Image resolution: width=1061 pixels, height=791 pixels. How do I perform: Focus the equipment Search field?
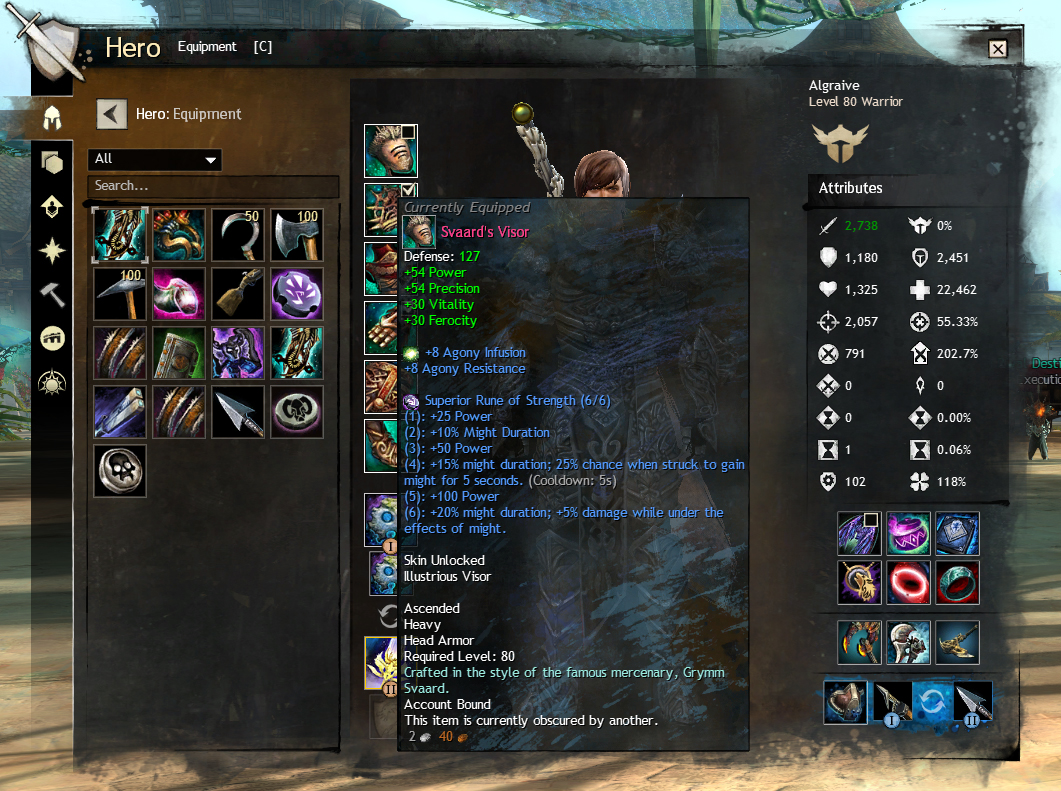click(212, 186)
